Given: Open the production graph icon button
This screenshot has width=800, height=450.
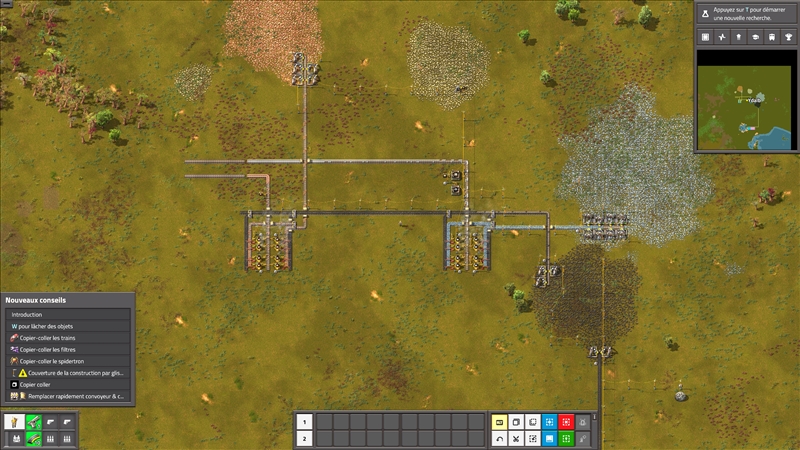Looking at the screenshot, I should [x=722, y=37].
